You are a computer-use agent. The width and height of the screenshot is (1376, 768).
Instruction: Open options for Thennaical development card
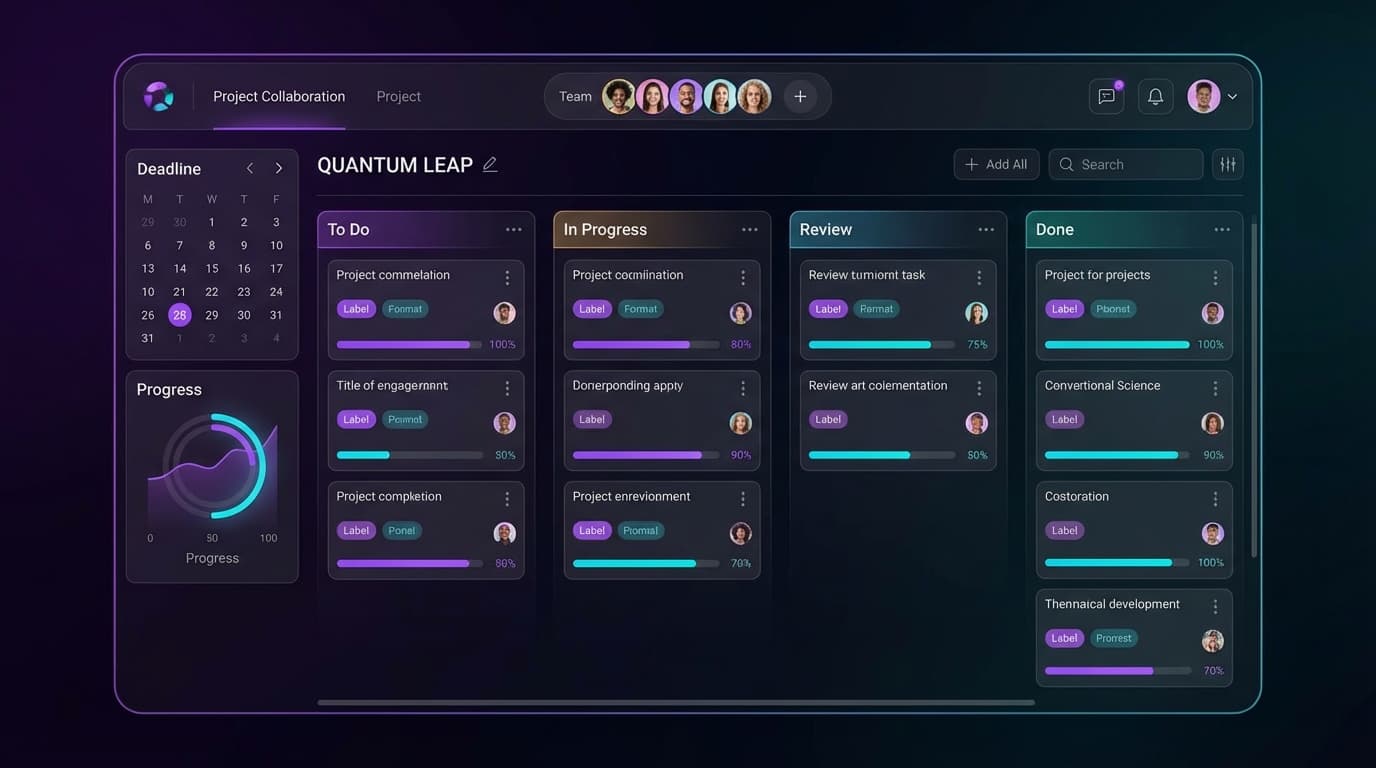tap(1215, 607)
